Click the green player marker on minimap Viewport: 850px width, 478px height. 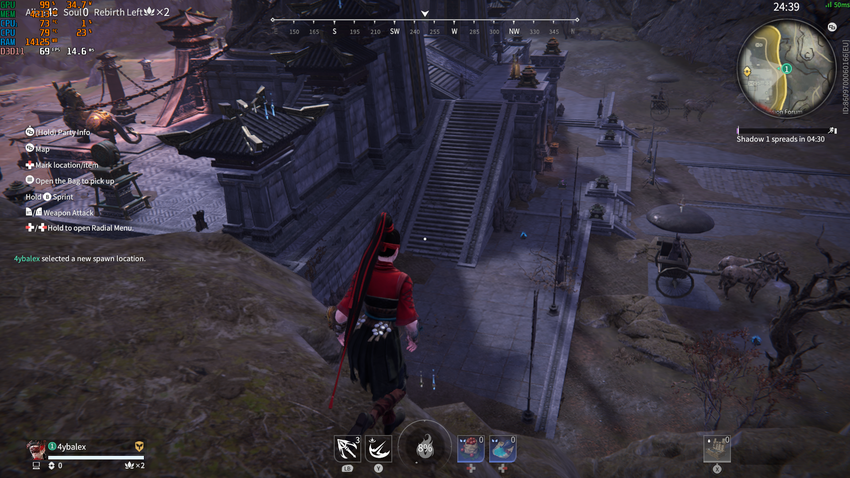(x=786, y=69)
